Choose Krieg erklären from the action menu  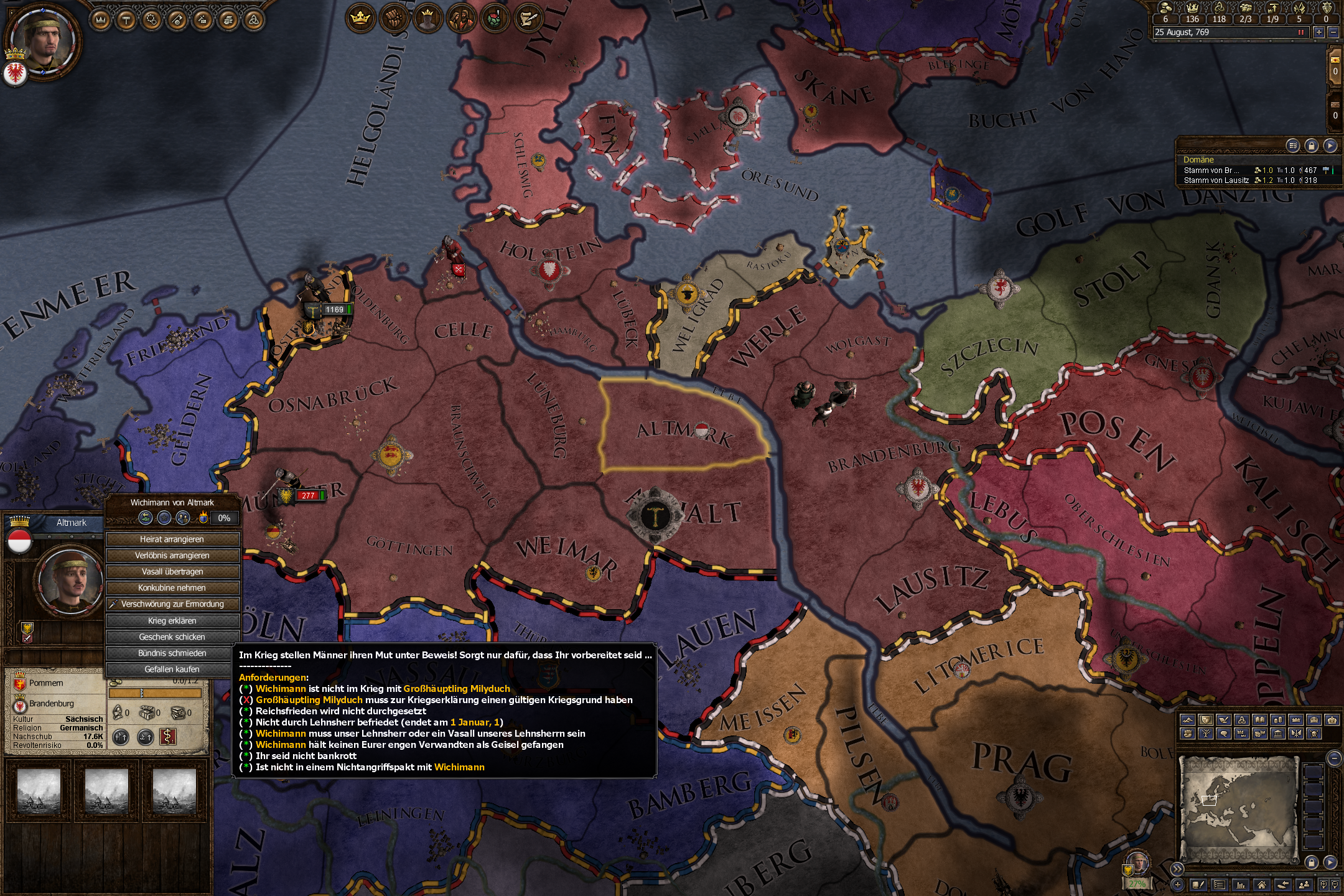(173, 620)
